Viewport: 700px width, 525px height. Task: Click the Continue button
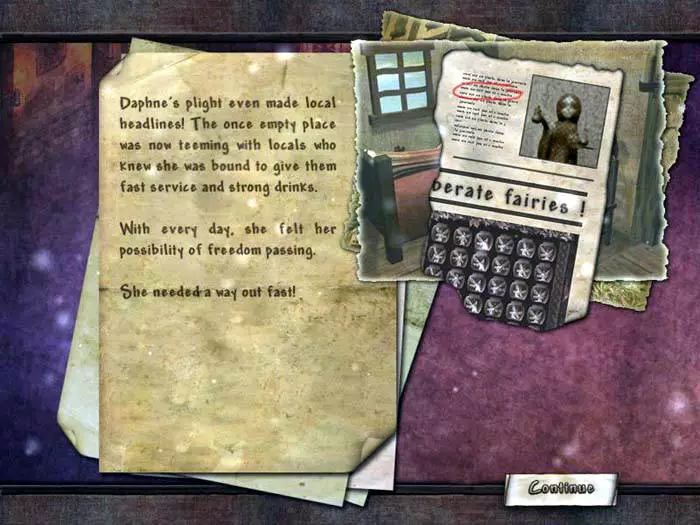click(561, 488)
